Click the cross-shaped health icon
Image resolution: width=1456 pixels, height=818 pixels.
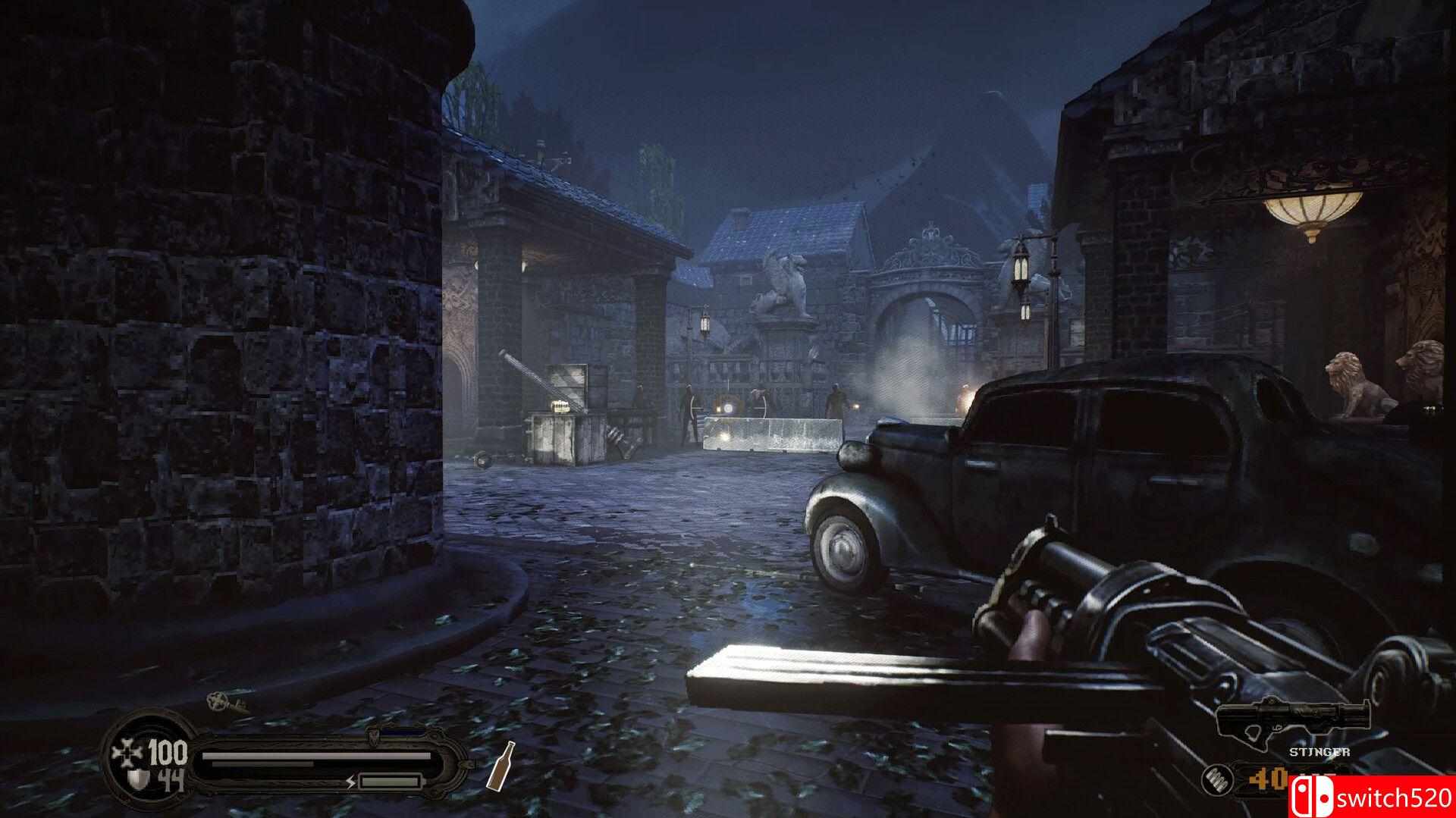126,754
